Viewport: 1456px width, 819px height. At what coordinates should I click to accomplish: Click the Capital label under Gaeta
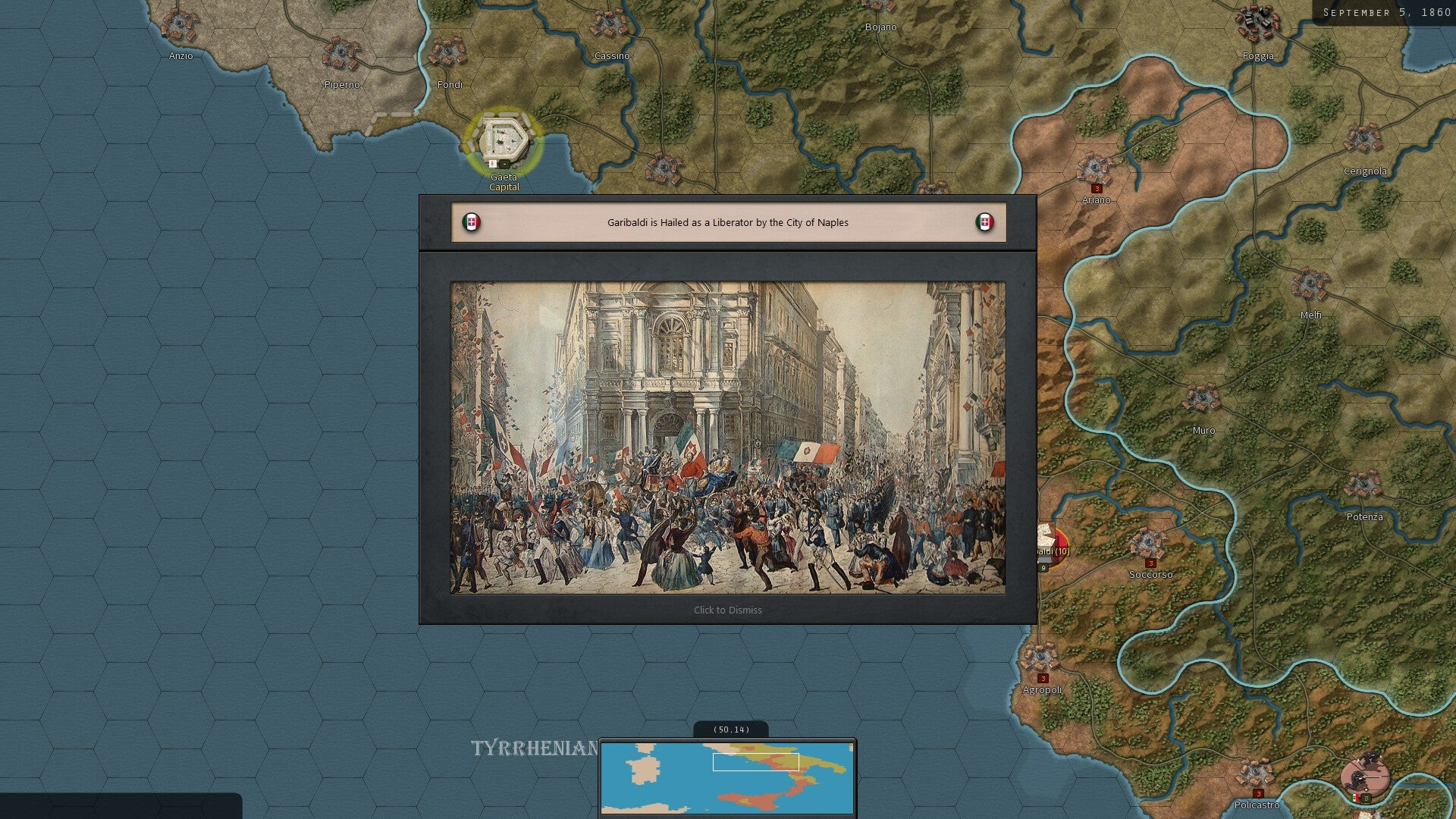(x=504, y=187)
